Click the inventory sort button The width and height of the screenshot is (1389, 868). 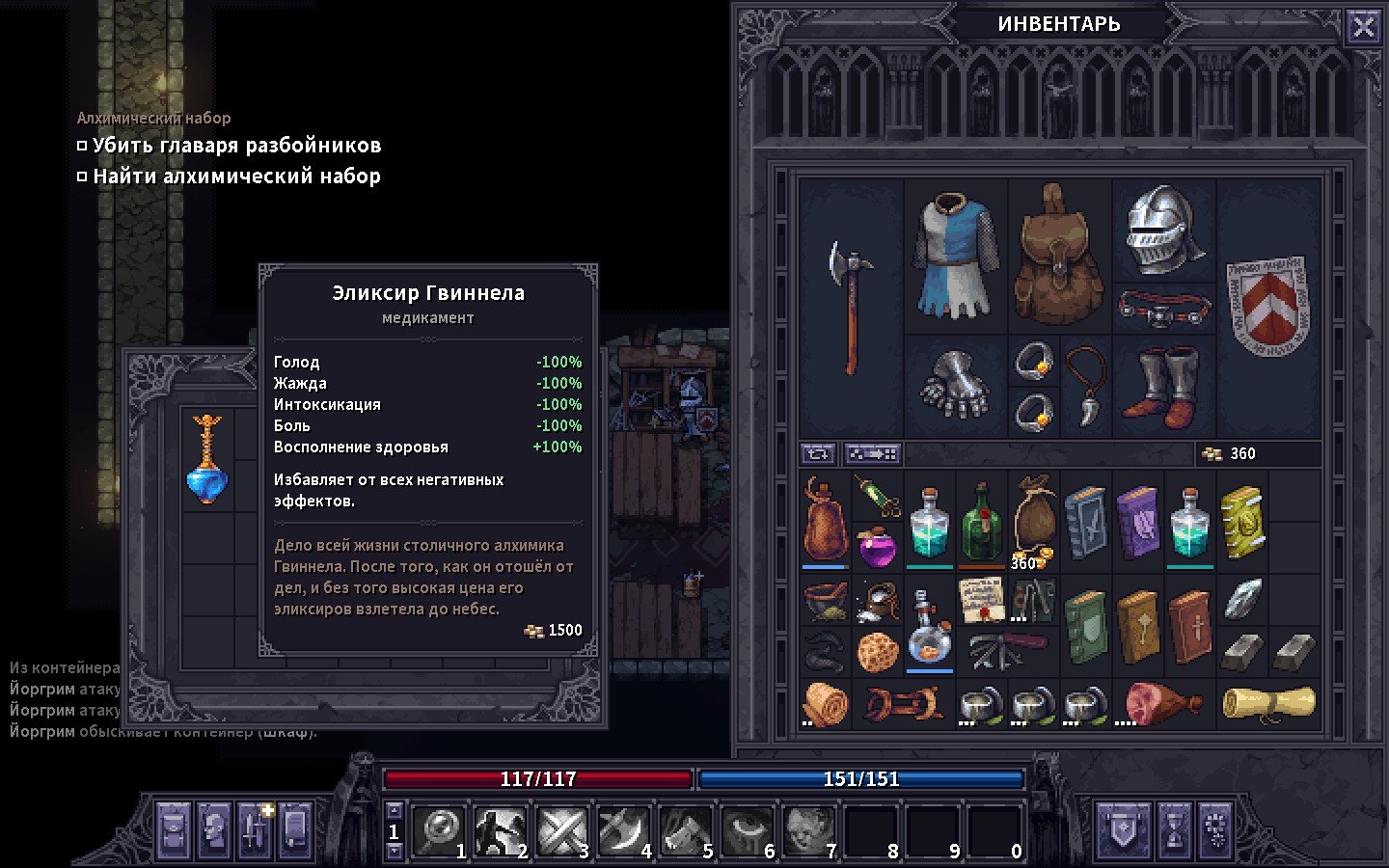(872, 453)
